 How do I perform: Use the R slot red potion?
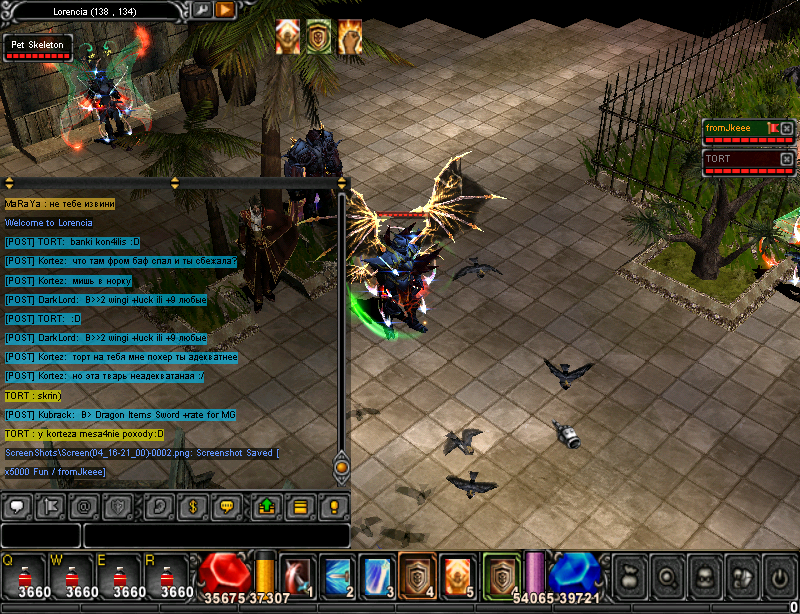tap(172, 575)
